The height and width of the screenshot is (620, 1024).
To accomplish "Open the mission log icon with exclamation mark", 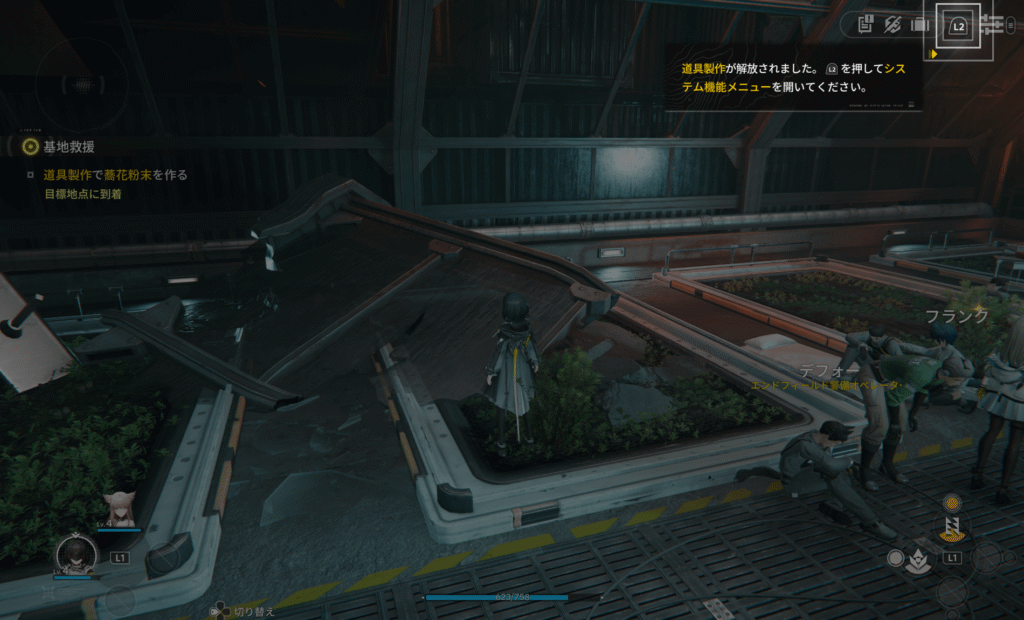I will click(866, 23).
